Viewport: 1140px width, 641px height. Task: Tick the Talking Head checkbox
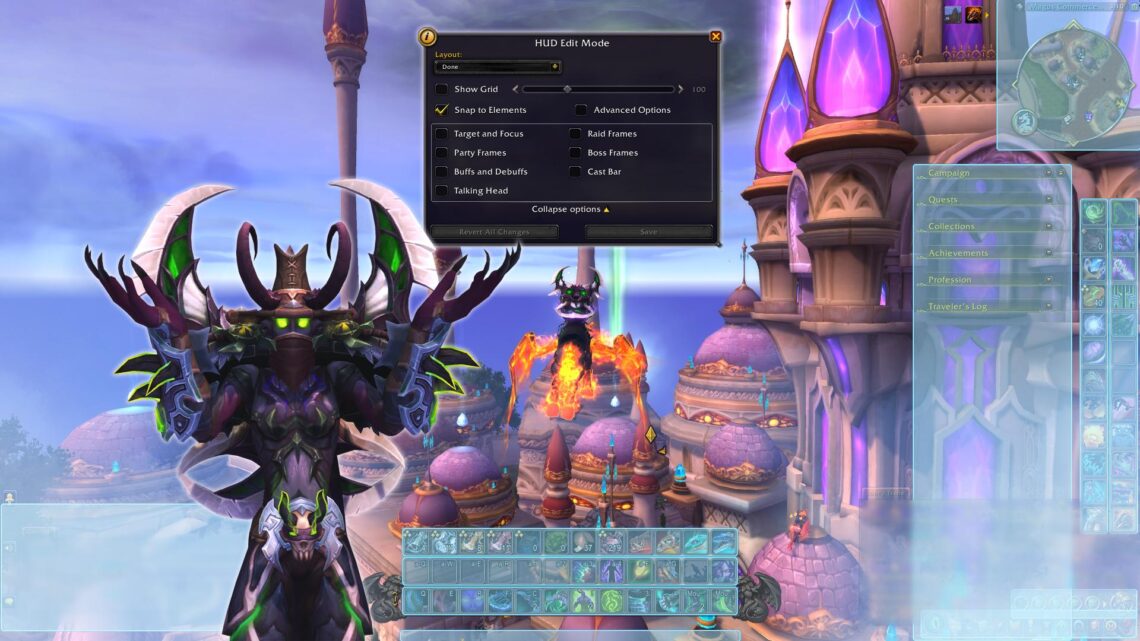click(442, 191)
